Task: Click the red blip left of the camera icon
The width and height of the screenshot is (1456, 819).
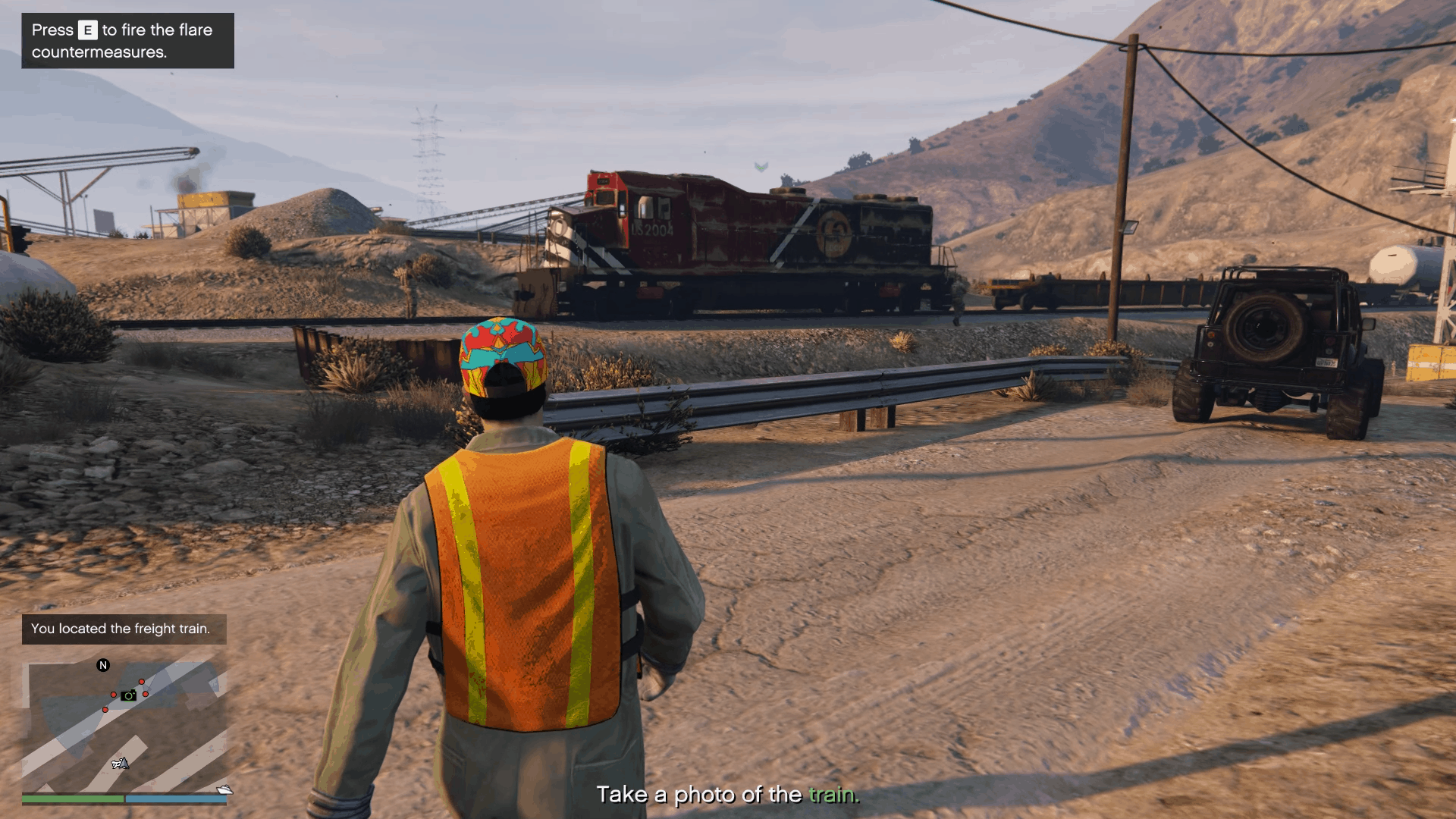Action: pos(114,695)
